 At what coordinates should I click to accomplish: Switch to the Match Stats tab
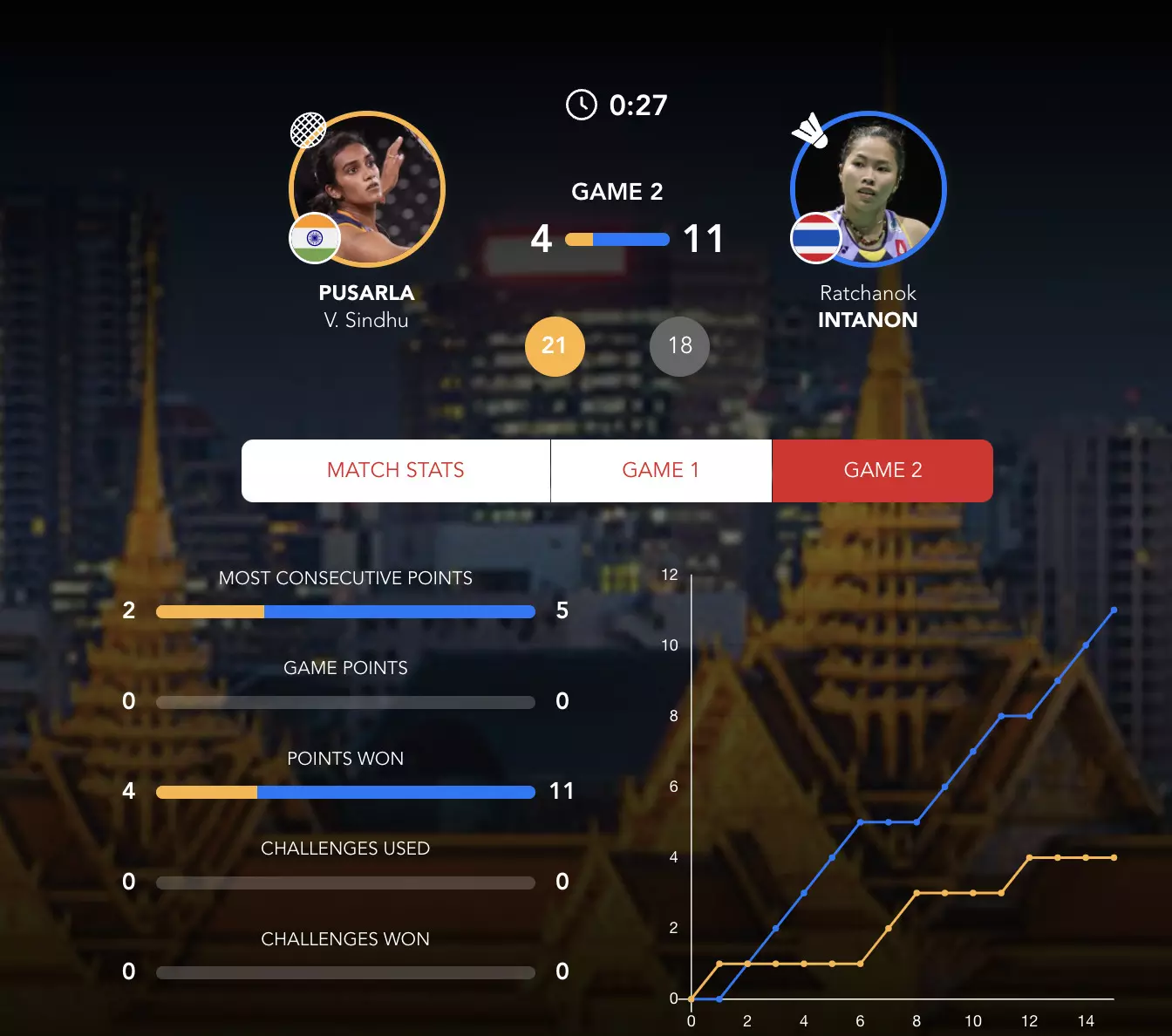tap(396, 471)
